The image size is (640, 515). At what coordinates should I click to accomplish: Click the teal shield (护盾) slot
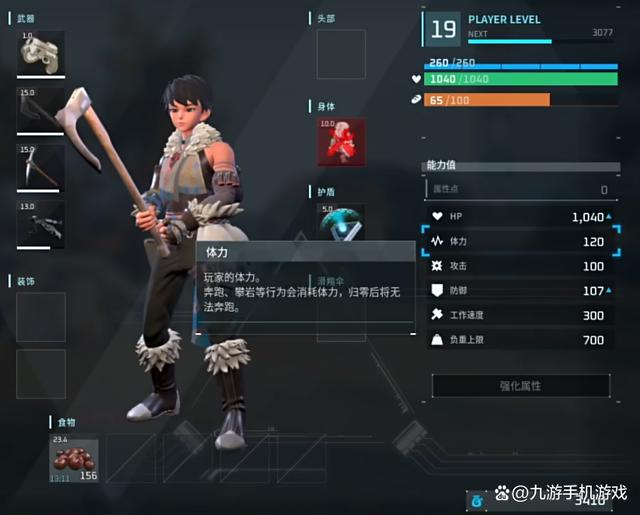tap(341, 223)
